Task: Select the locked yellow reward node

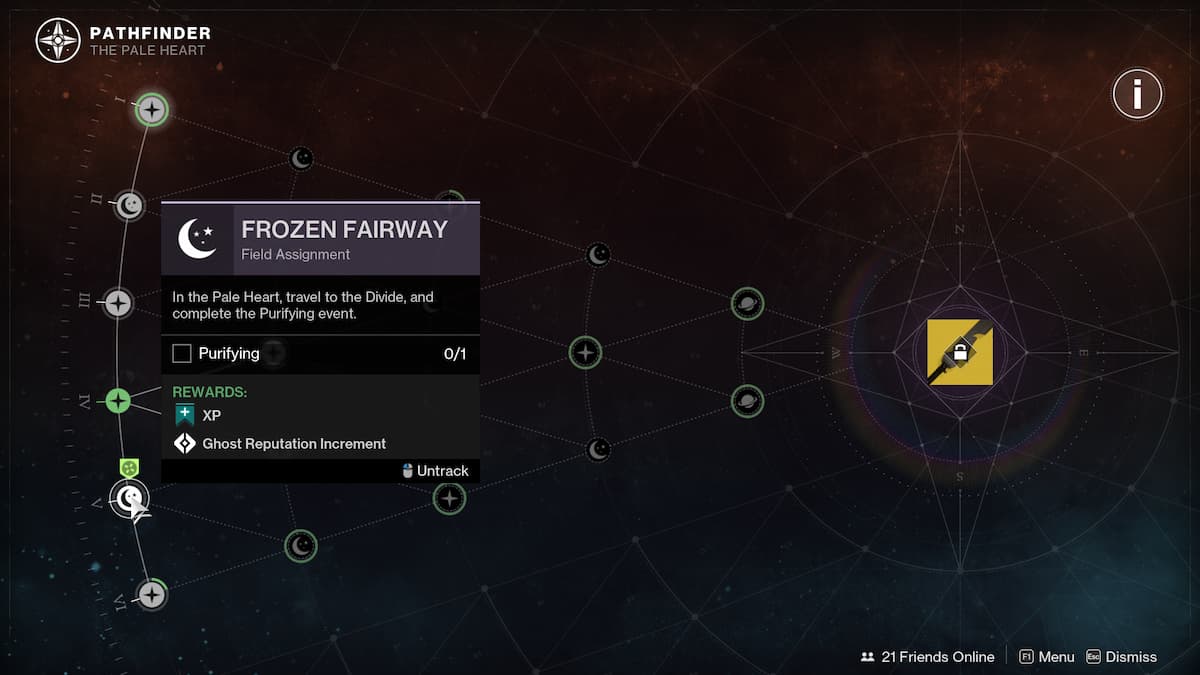Action: tap(960, 352)
